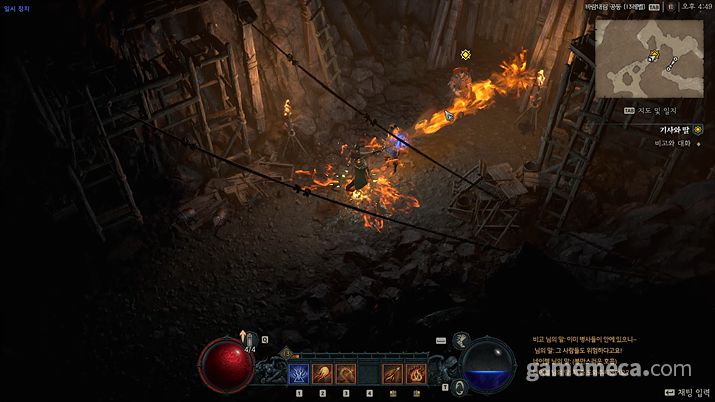The image size is (715, 402).
Task: Click the 채팅 입력 chat input prompt
Action: 684,393
